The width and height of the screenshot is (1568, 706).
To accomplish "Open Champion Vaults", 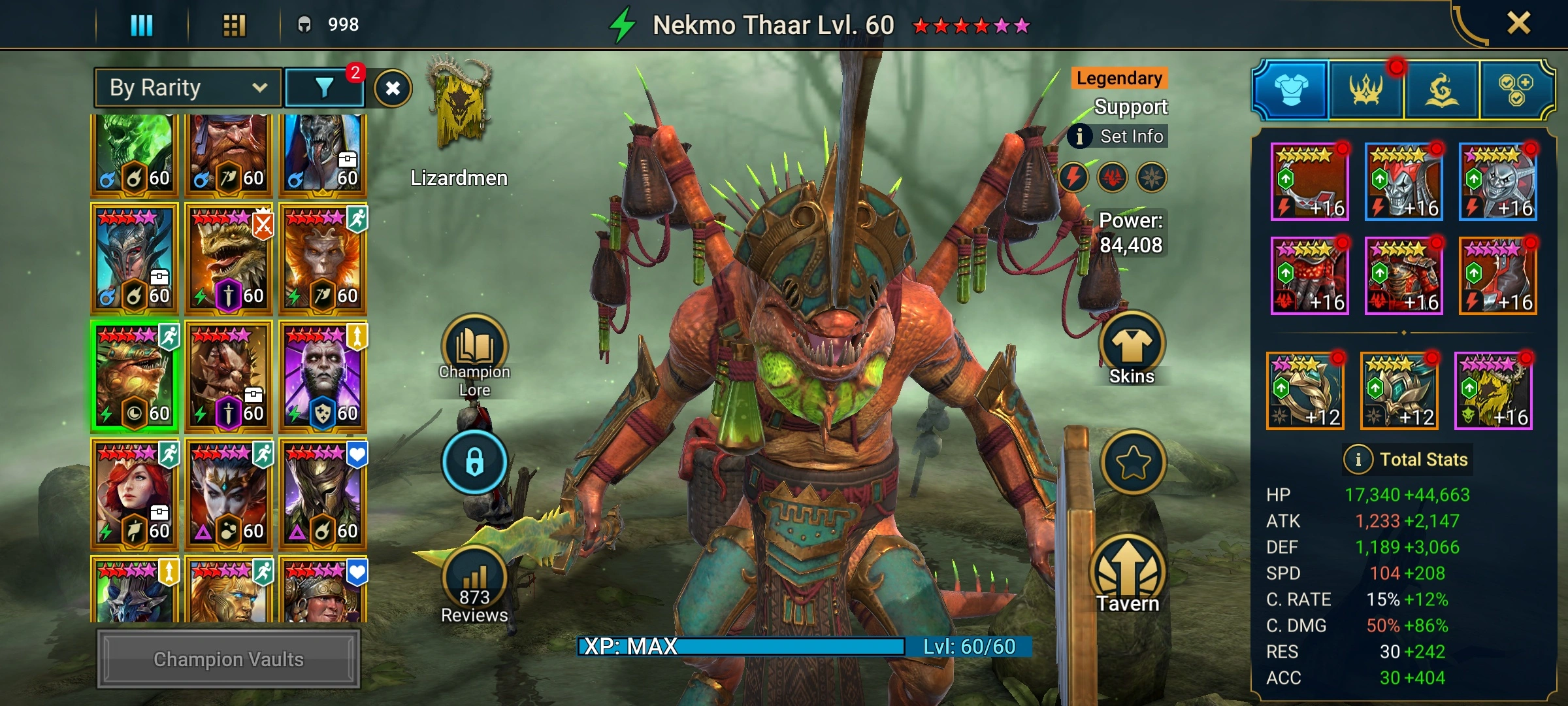I will pos(228,659).
